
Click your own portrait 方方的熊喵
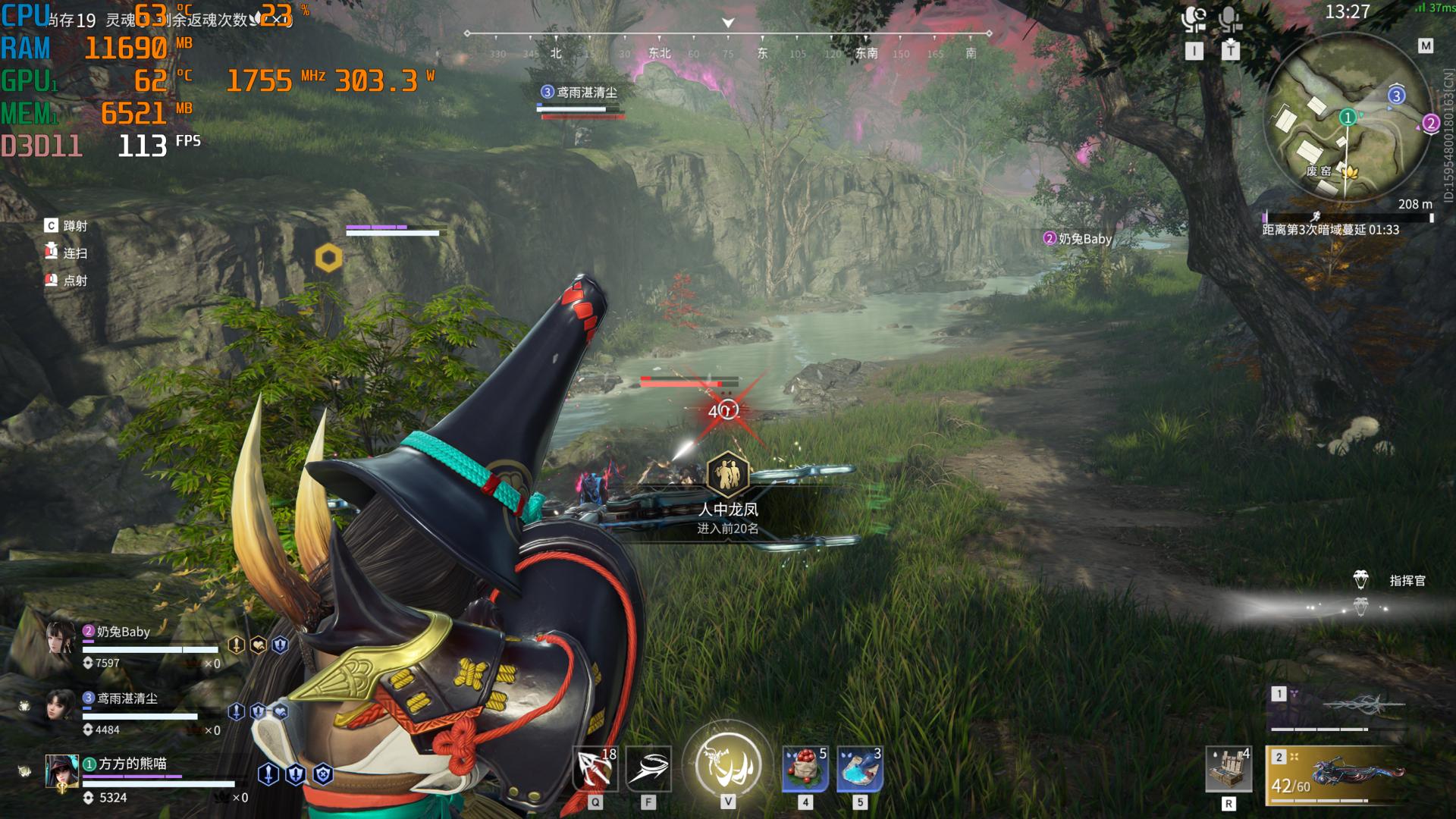coord(61,772)
